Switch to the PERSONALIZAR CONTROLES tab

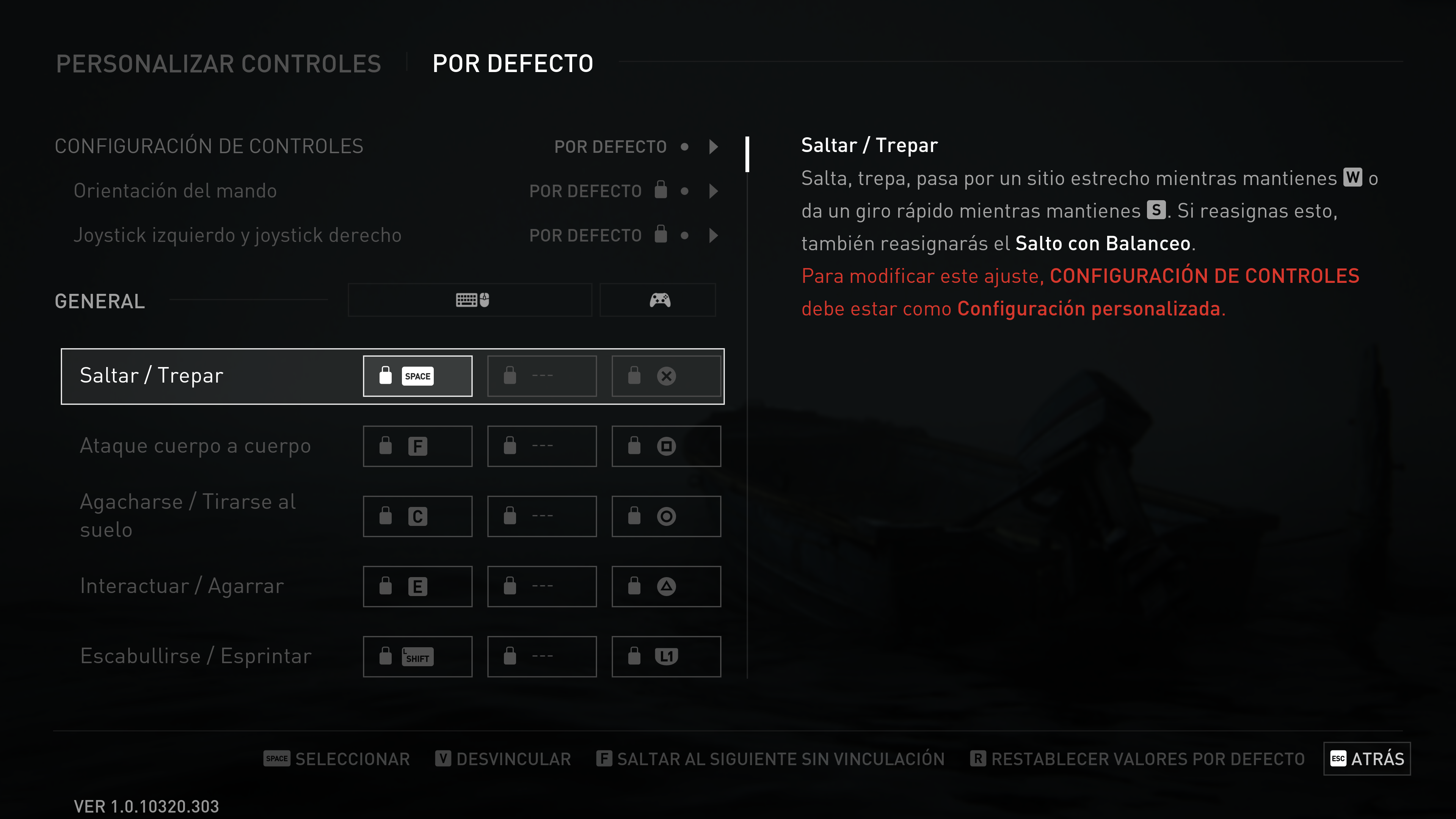tap(219, 63)
